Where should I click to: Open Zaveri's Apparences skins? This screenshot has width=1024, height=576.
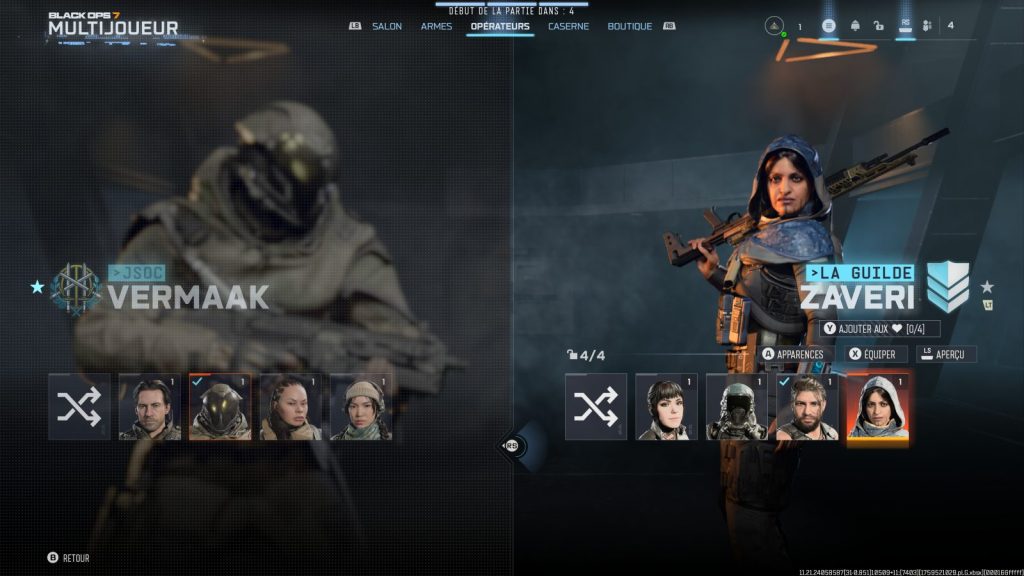(797, 354)
